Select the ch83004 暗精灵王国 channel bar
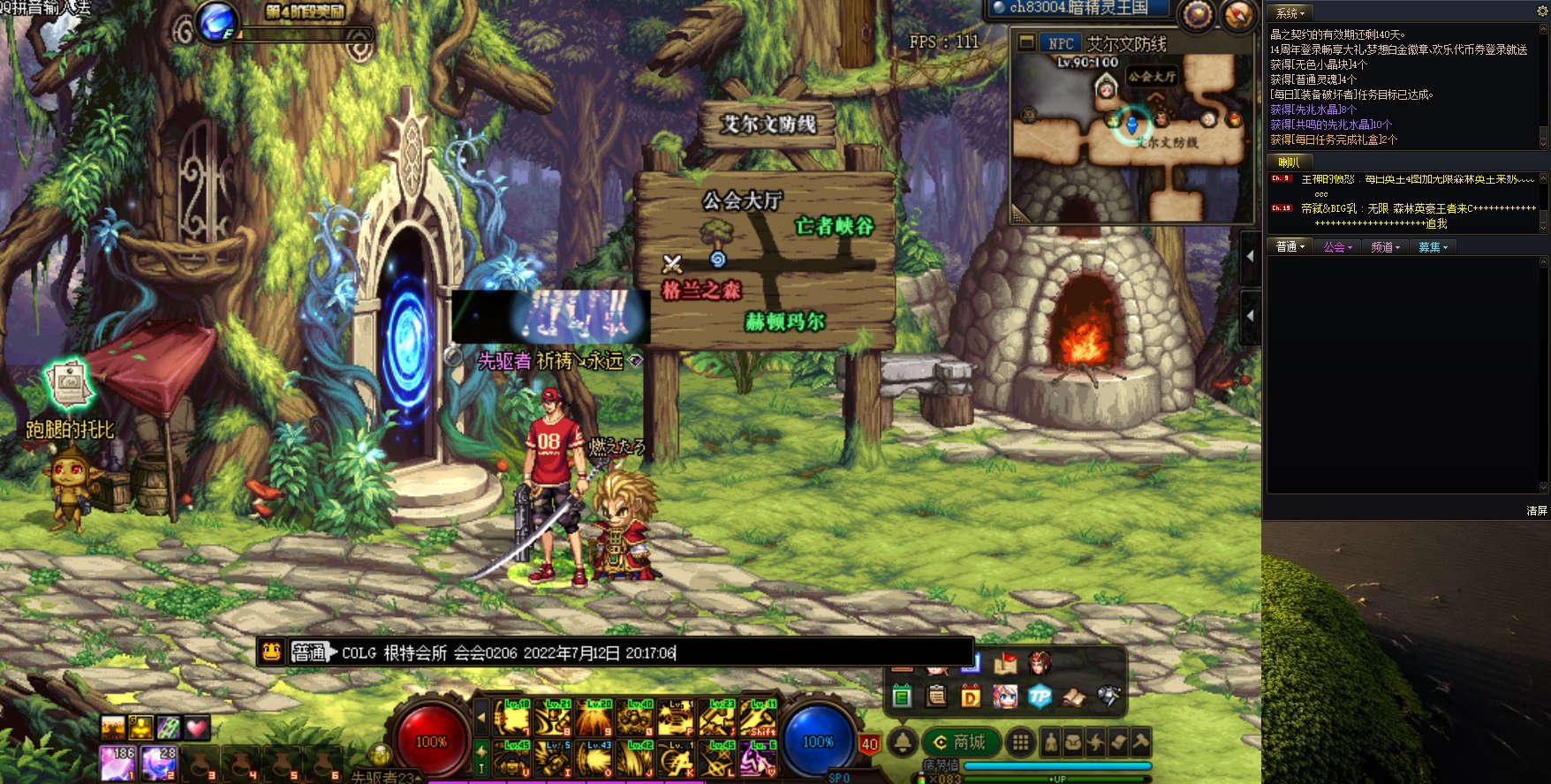The image size is (1551, 784). click(x=1078, y=9)
